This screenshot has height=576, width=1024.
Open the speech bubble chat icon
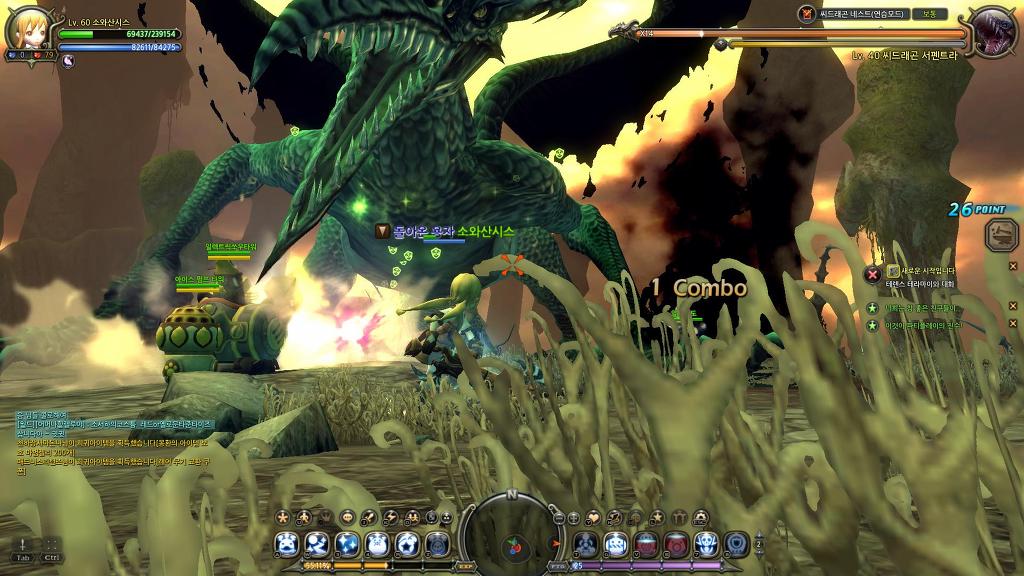[347, 517]
